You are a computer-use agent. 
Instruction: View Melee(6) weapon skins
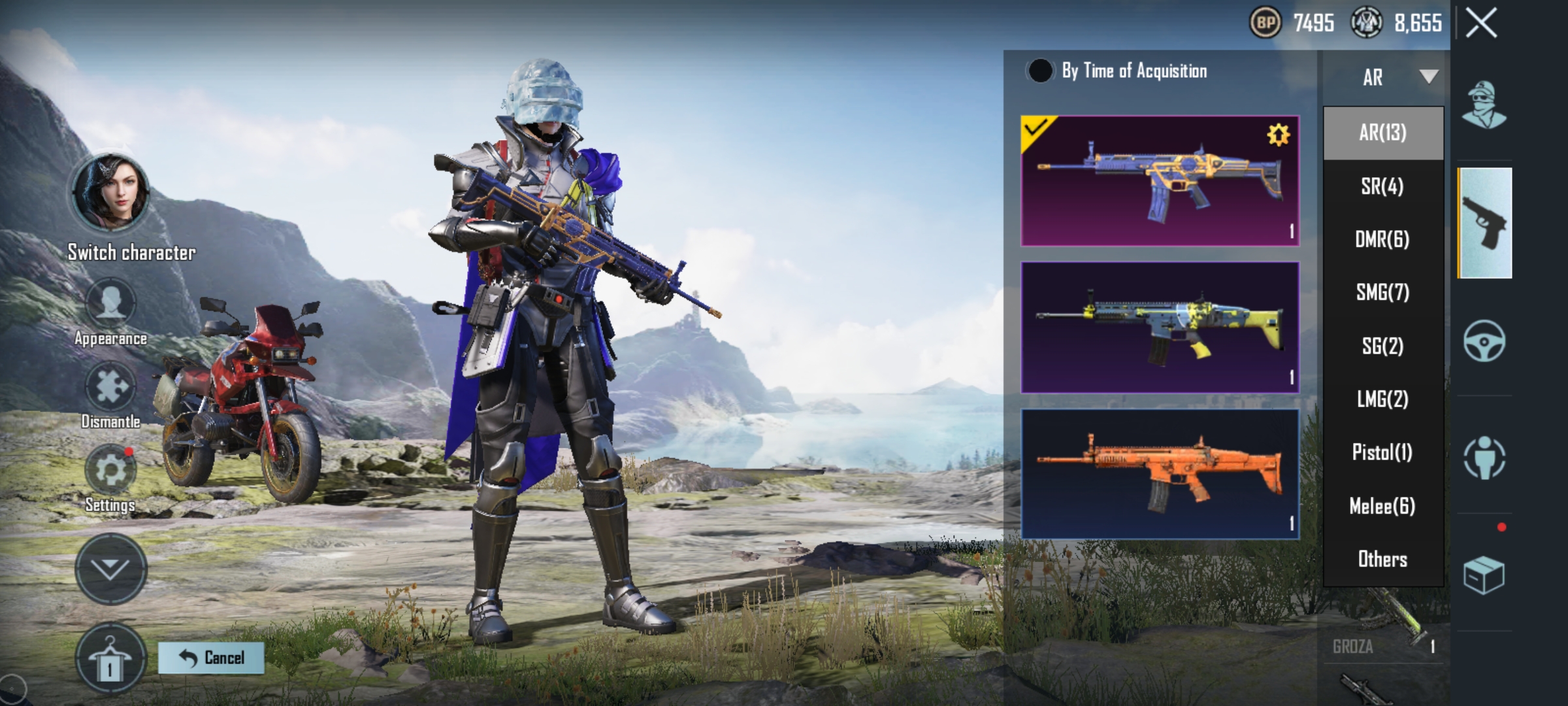(1382, 506)
